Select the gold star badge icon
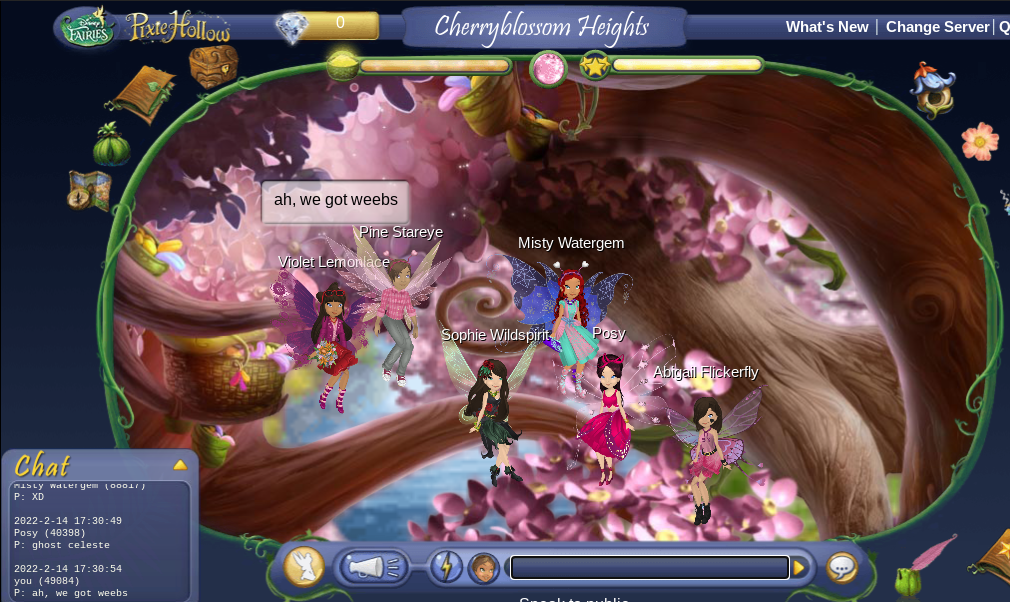1010x602 pixels. coord(595,66)
